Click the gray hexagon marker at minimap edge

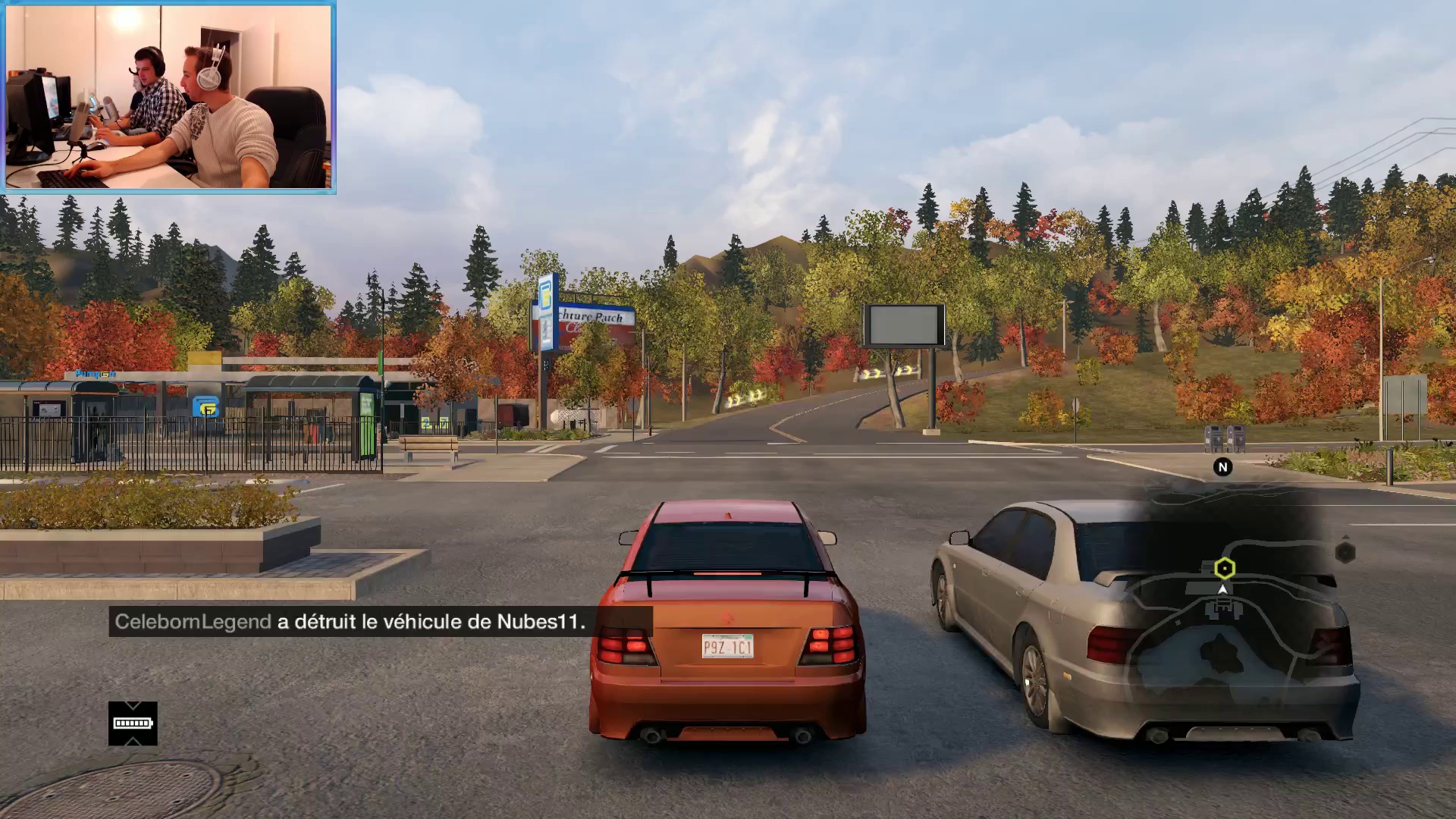pos(1345,552)
